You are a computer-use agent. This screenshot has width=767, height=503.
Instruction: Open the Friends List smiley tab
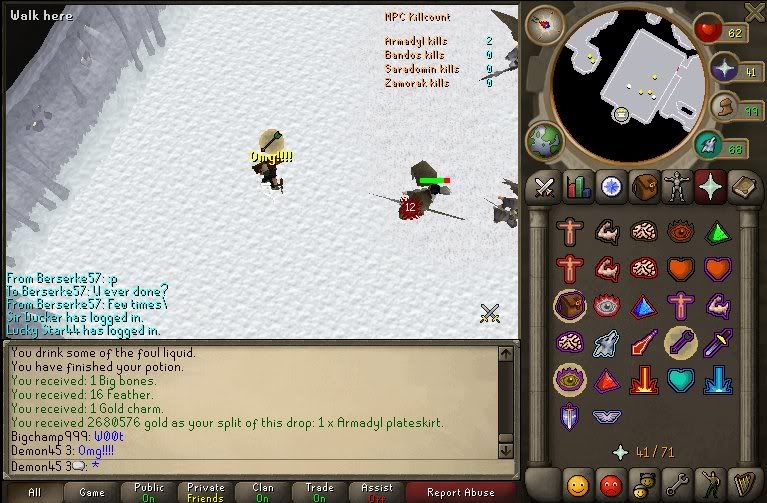click(x=579, y=486)
